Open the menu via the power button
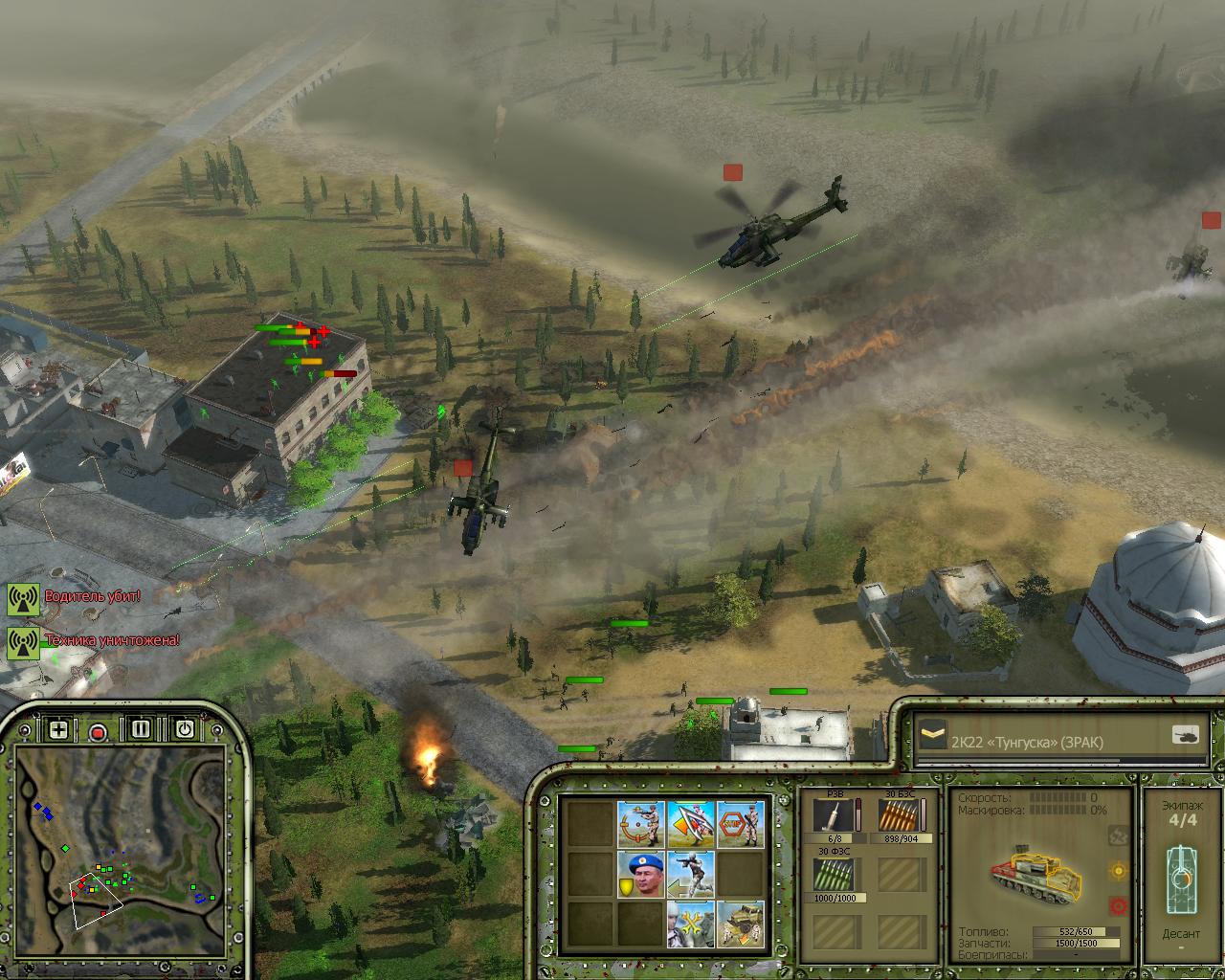The width and height of the screenshot is (1225, 980). [184, 729]
